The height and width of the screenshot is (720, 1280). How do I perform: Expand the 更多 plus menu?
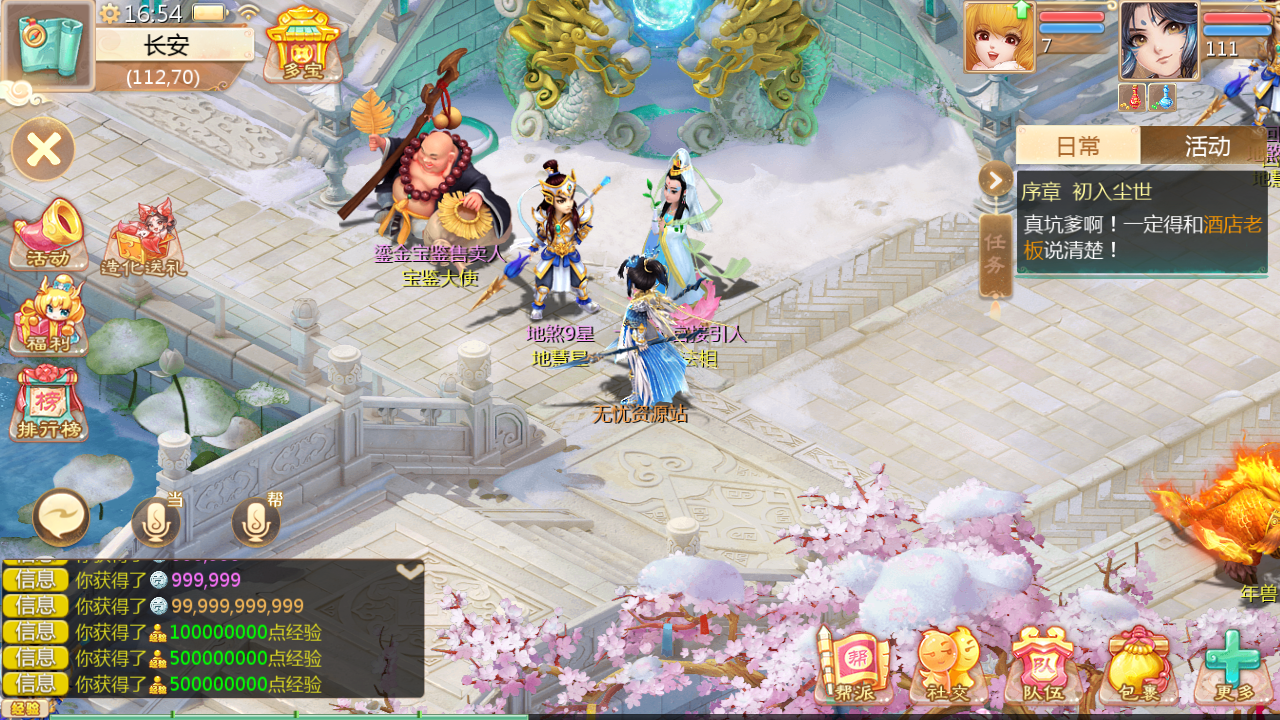(1233, 665)
